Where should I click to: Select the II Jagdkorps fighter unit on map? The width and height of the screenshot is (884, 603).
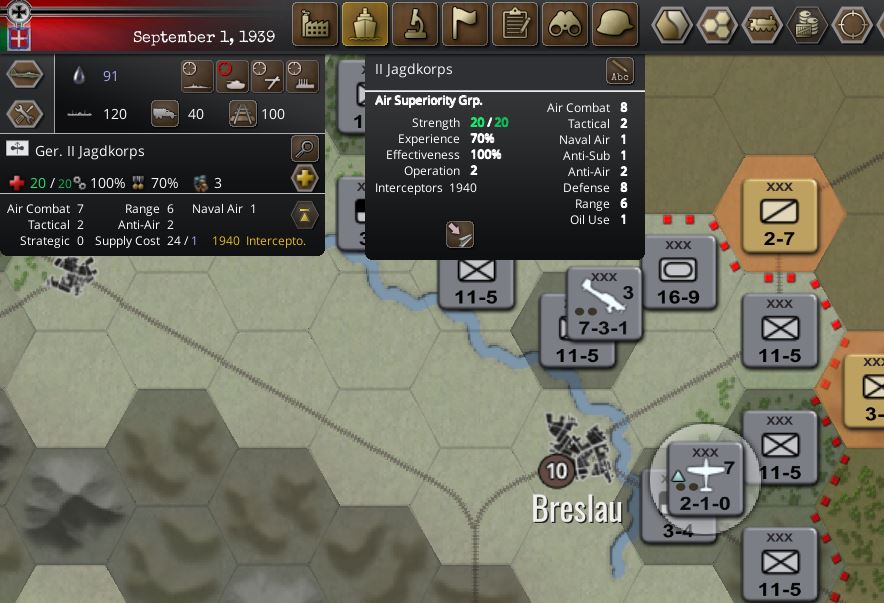[x=705, y=478]
